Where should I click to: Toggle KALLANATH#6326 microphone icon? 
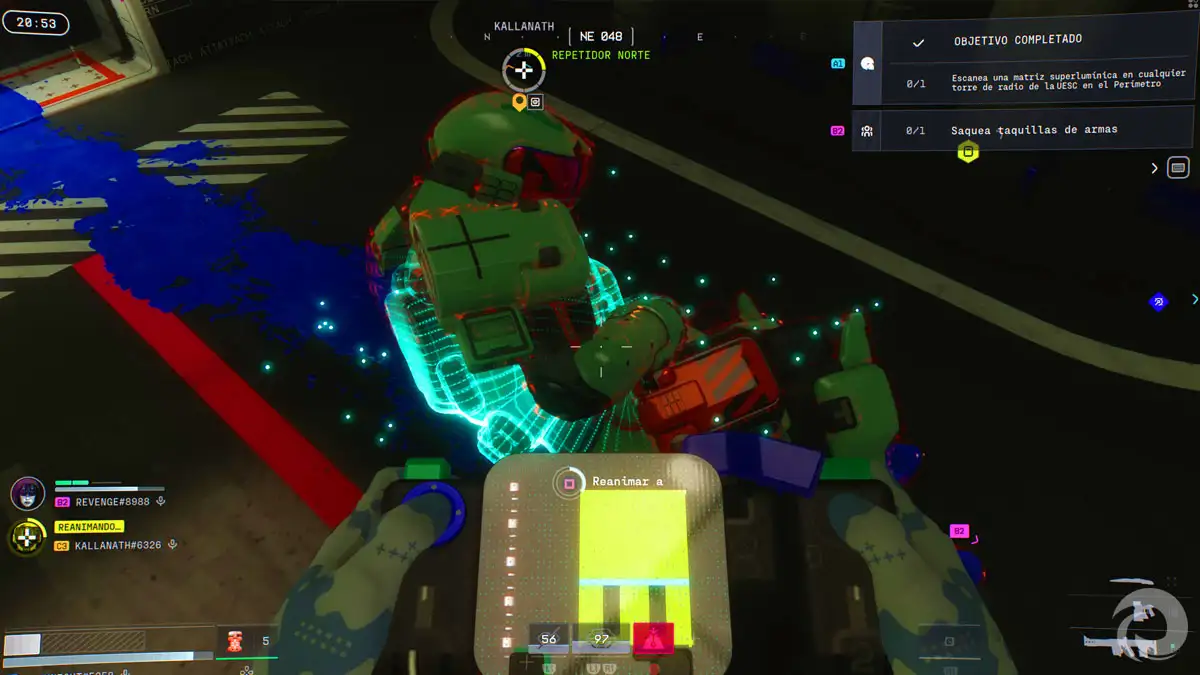click(173, 545)
